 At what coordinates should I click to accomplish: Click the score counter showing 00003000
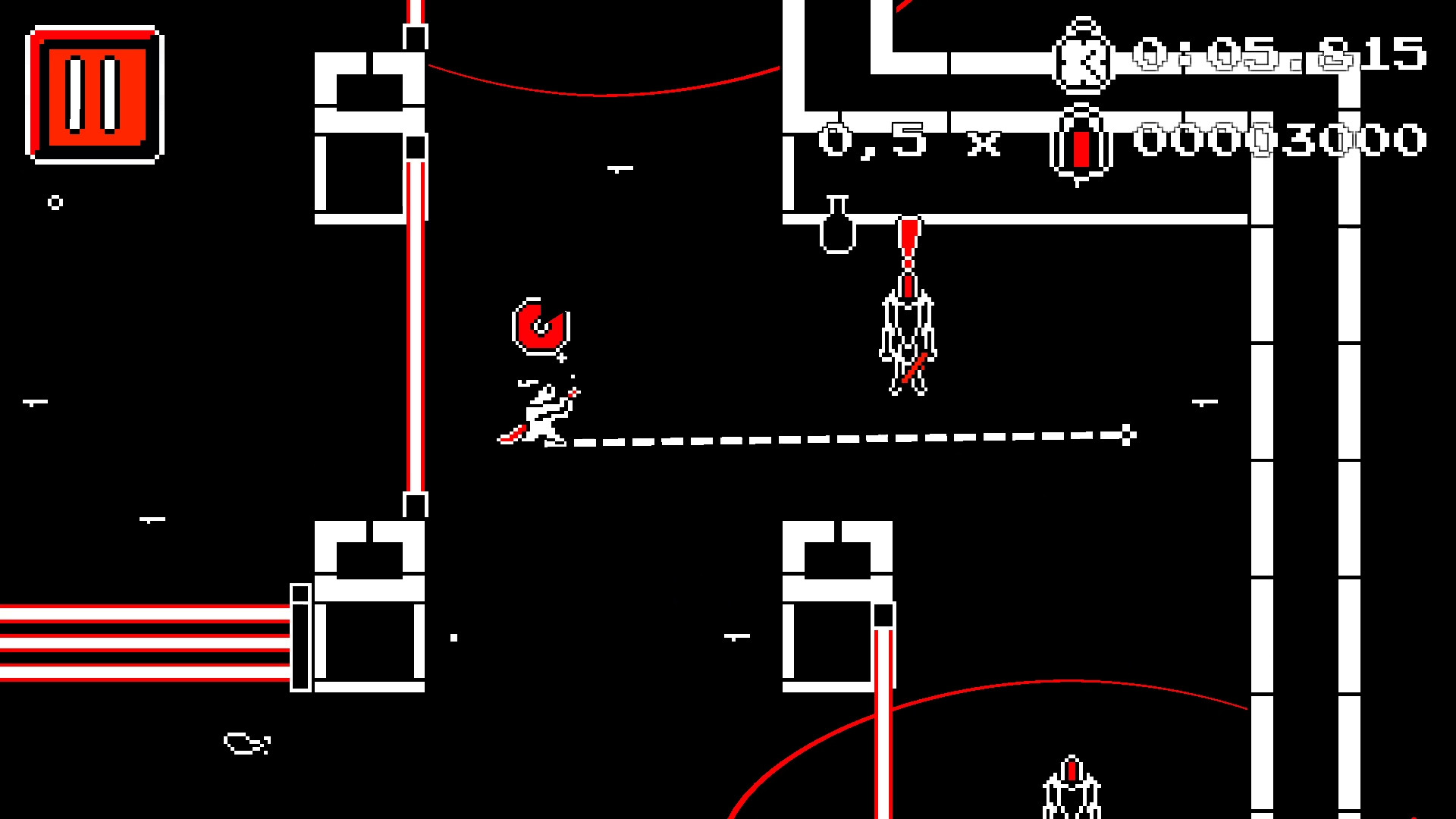[x=1282, y=140]
